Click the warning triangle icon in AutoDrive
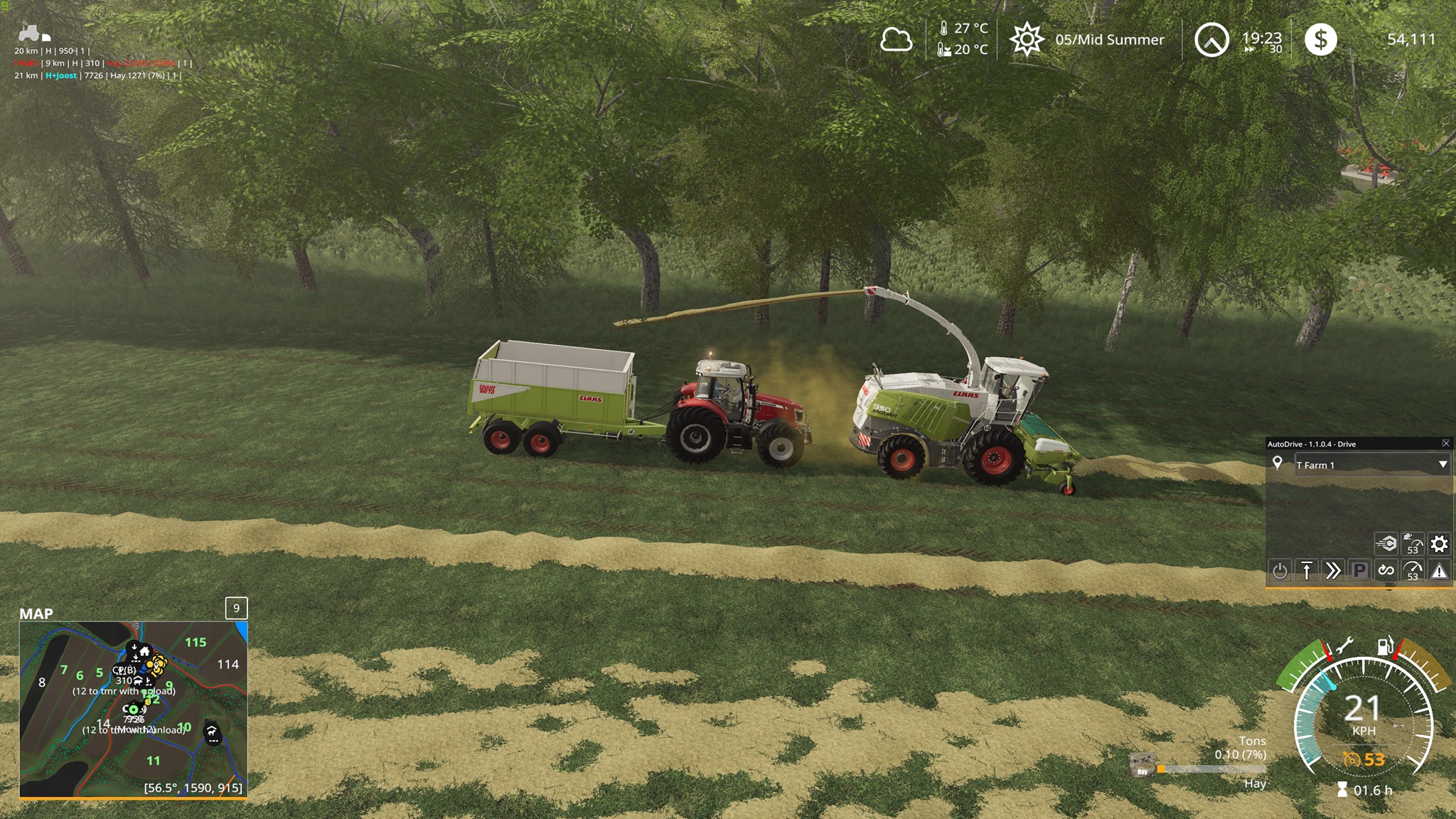Screen dimensions: 1456x819 (1439, 569)
